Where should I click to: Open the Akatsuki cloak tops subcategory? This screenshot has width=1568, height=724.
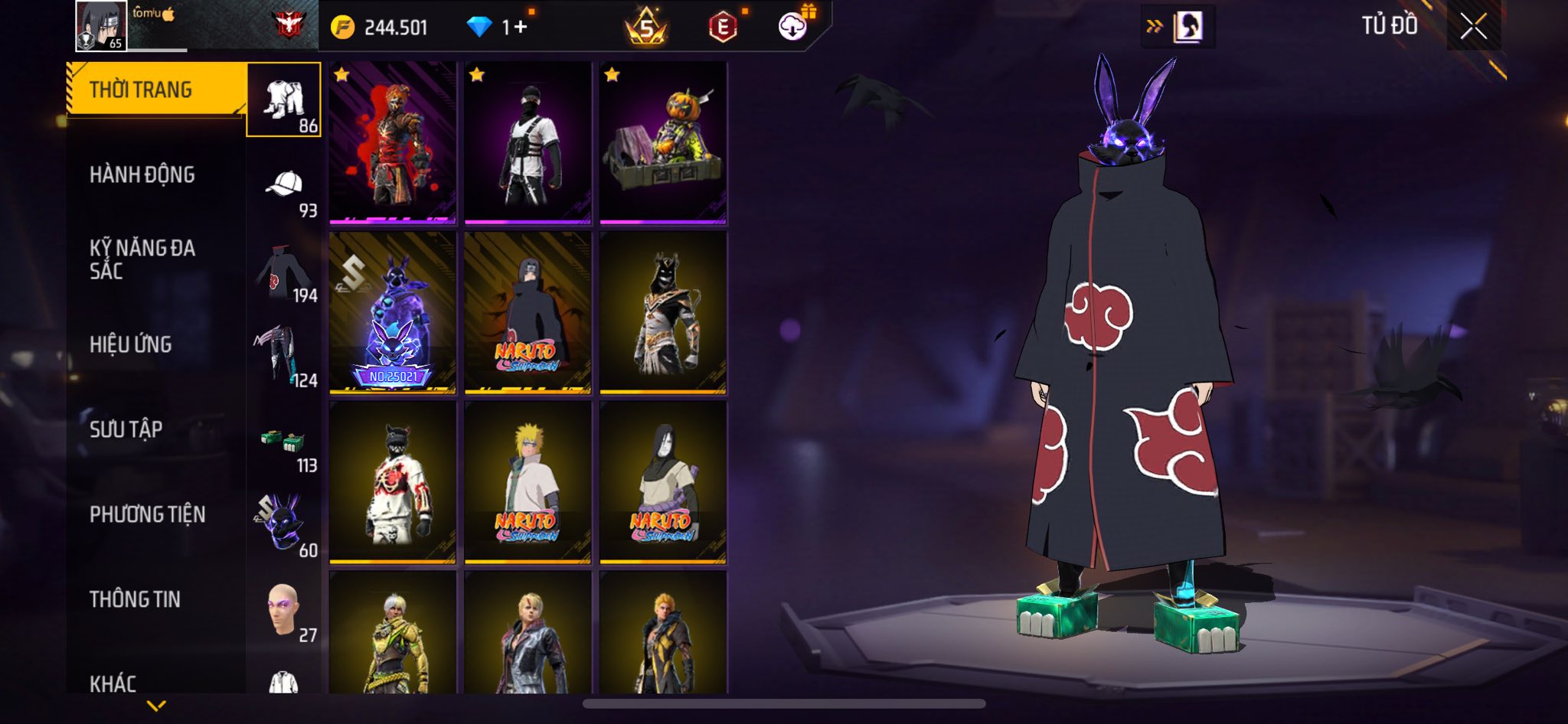click(285, 274)
